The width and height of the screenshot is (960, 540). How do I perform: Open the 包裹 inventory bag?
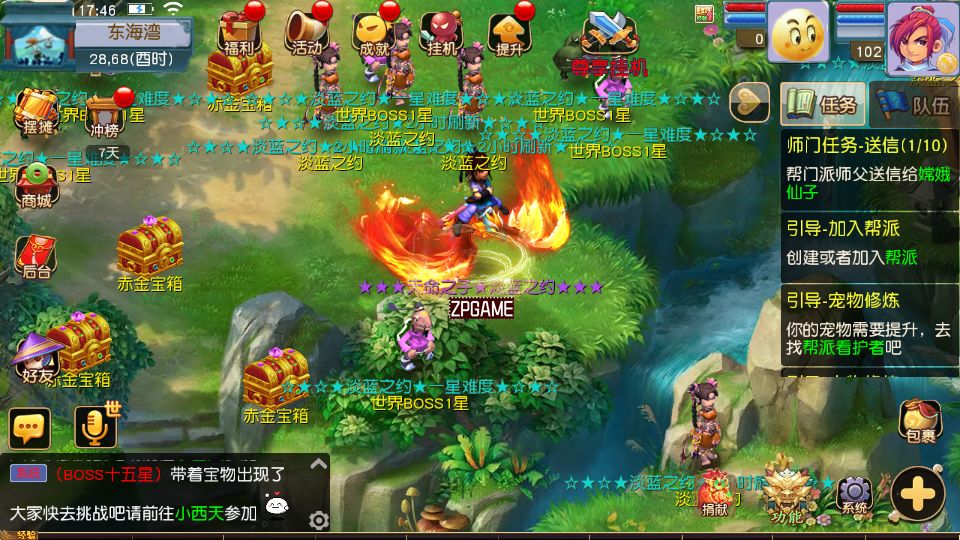tap(920, 421)
